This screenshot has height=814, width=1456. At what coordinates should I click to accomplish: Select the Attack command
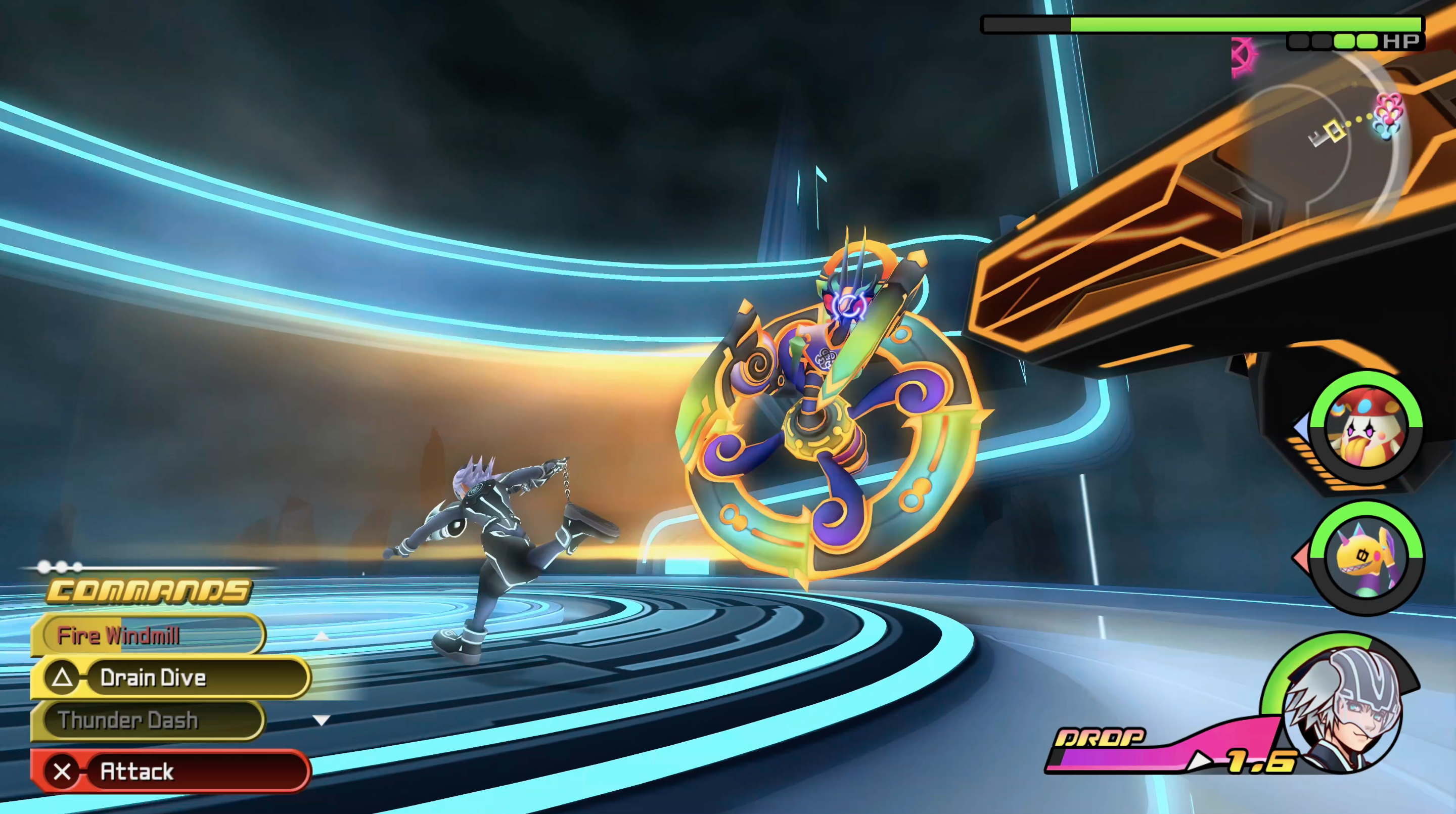pyautogui.click(x=138, y=771)
